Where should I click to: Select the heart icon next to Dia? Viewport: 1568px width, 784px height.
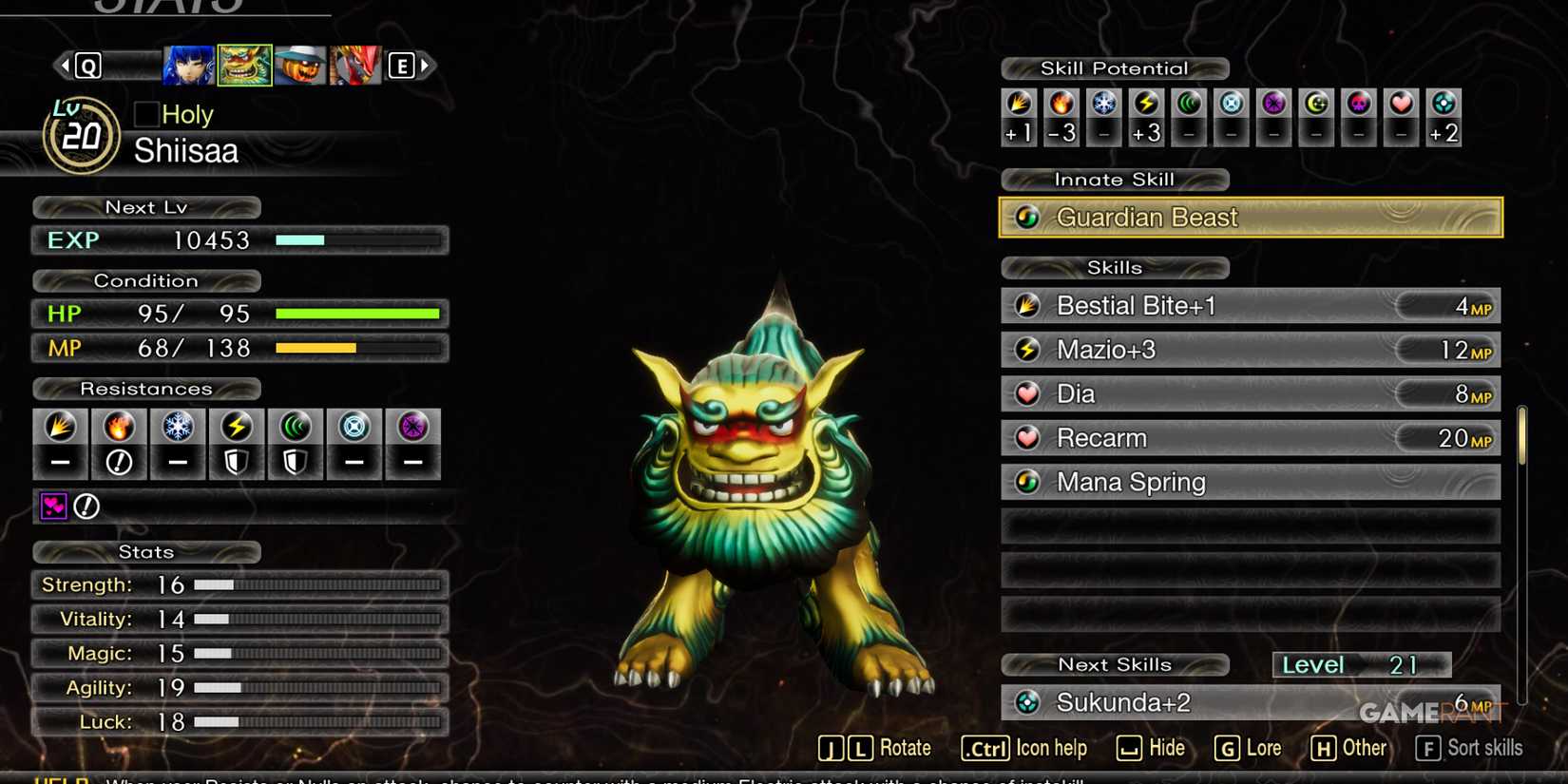(x=1029, y=392)
